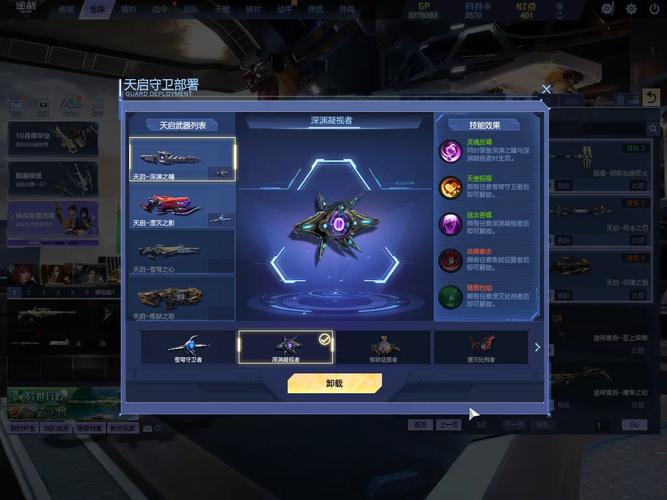Pick the 湮灭轮舞者 guard tile
The height and width of the screenshot is (500, 667).
479,346
